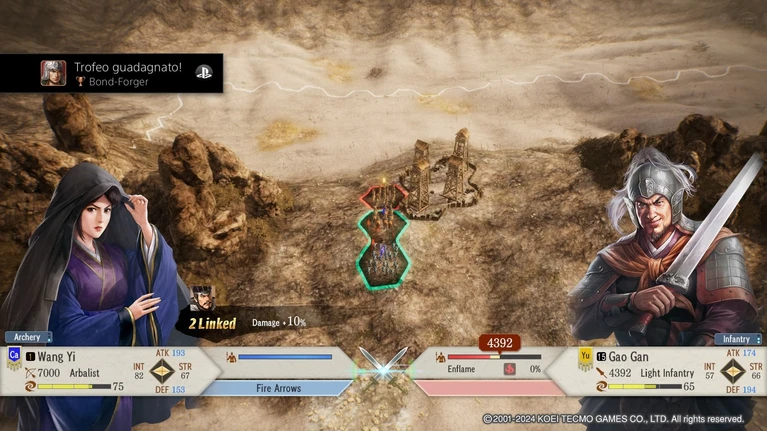Expand the Infantry tag above Gao Gan
Image resolution: width=767 pixels, height=431 pixels.
pos(738,339)
